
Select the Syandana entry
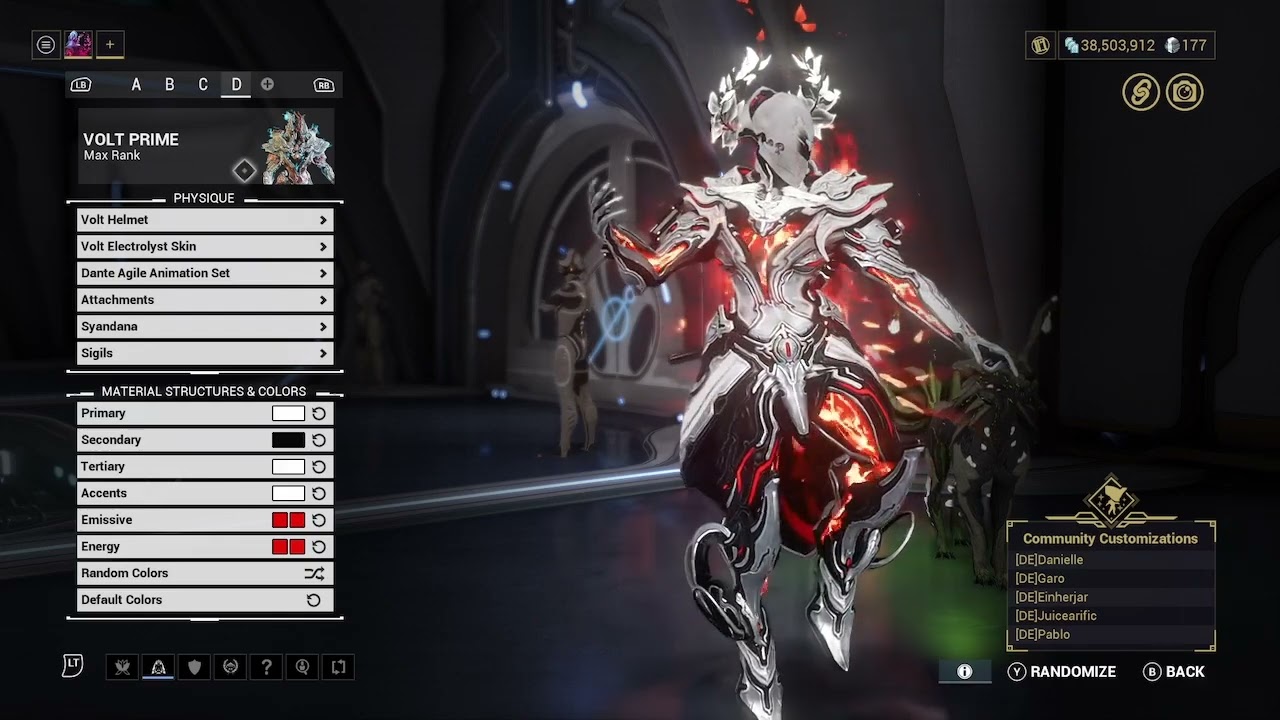(x=205, y=327)
